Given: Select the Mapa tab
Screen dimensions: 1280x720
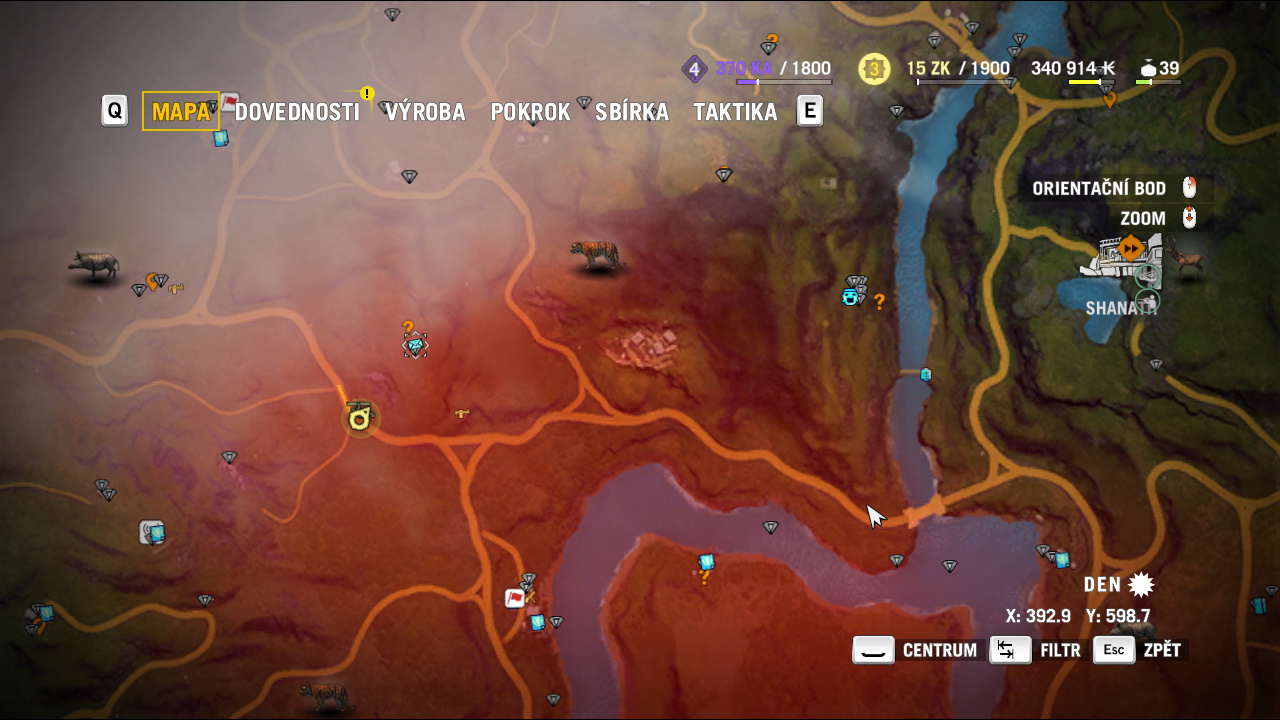Looking at the screenshot, I should (x=181, y=112).
